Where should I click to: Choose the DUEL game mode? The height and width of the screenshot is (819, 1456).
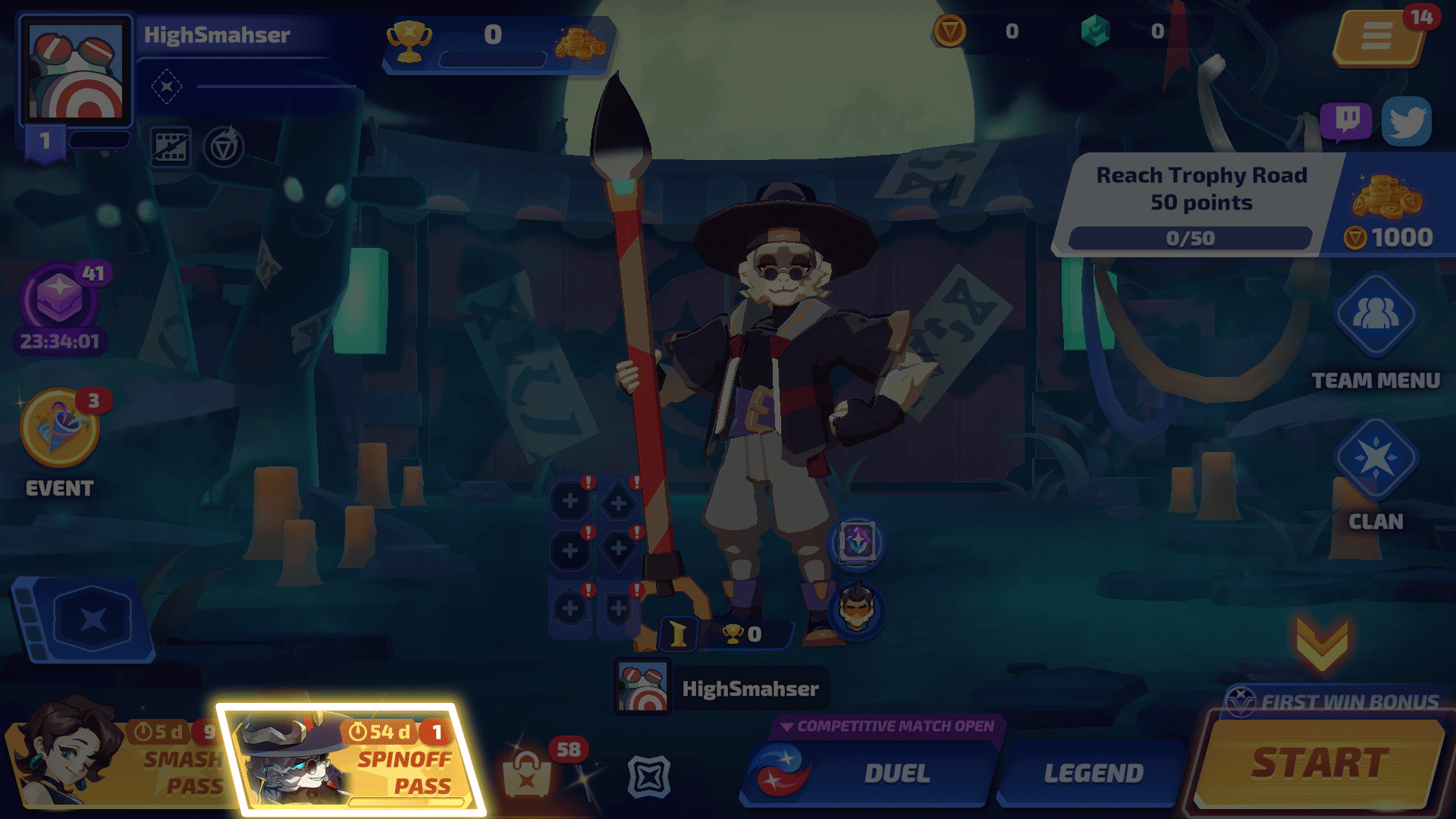(872, 773)
